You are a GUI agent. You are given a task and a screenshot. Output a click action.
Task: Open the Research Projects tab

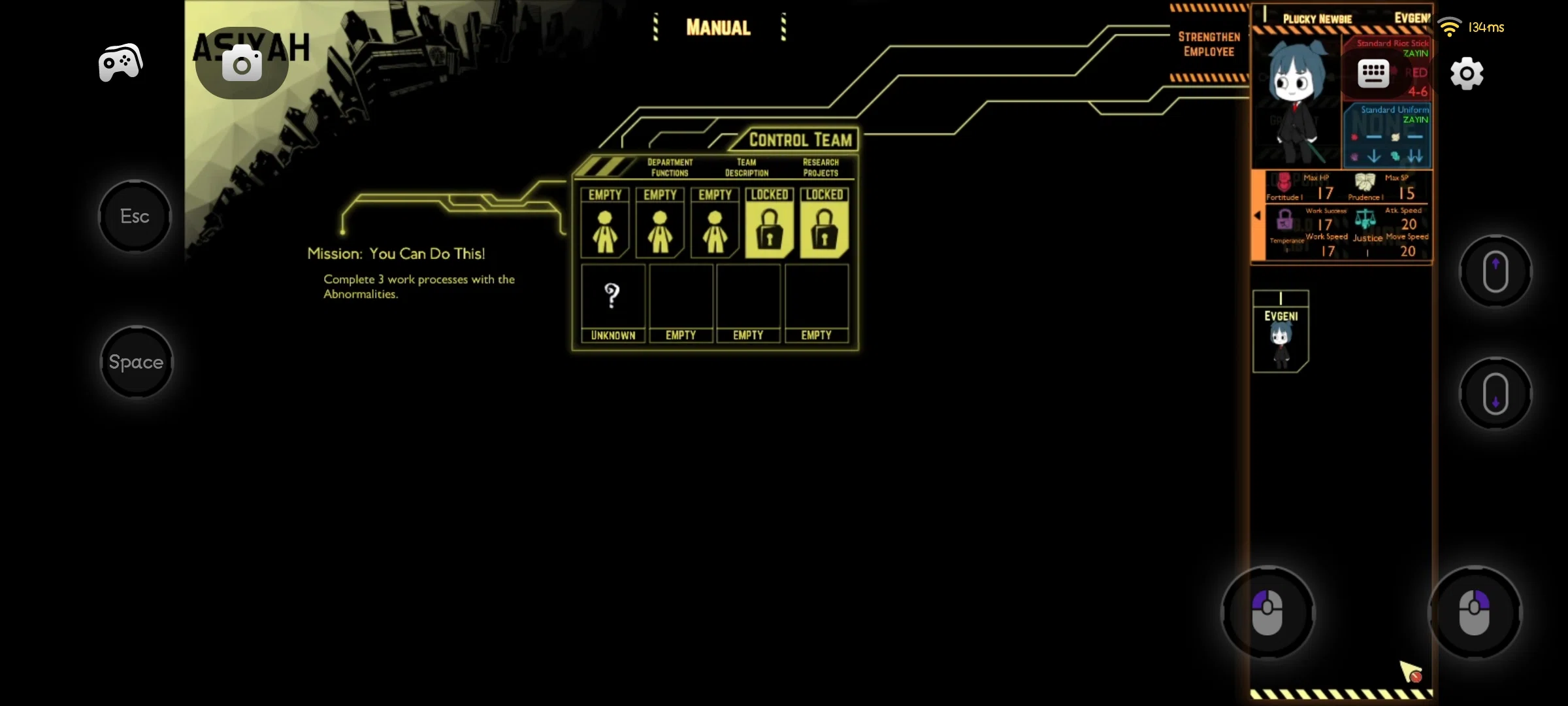pos(821,167)
